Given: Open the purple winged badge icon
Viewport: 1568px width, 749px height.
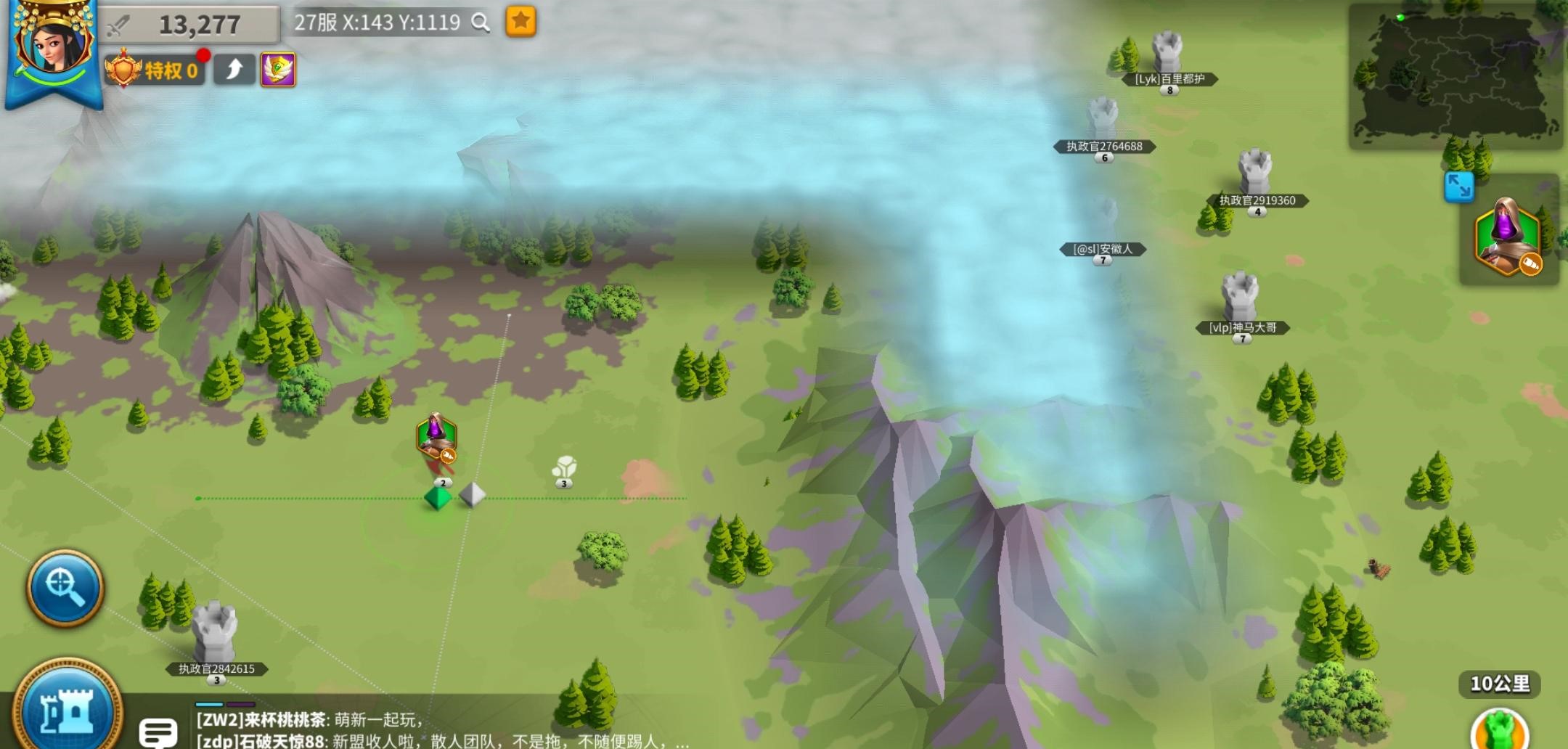Looking at the screenshot, I should (x=278, y=70).
